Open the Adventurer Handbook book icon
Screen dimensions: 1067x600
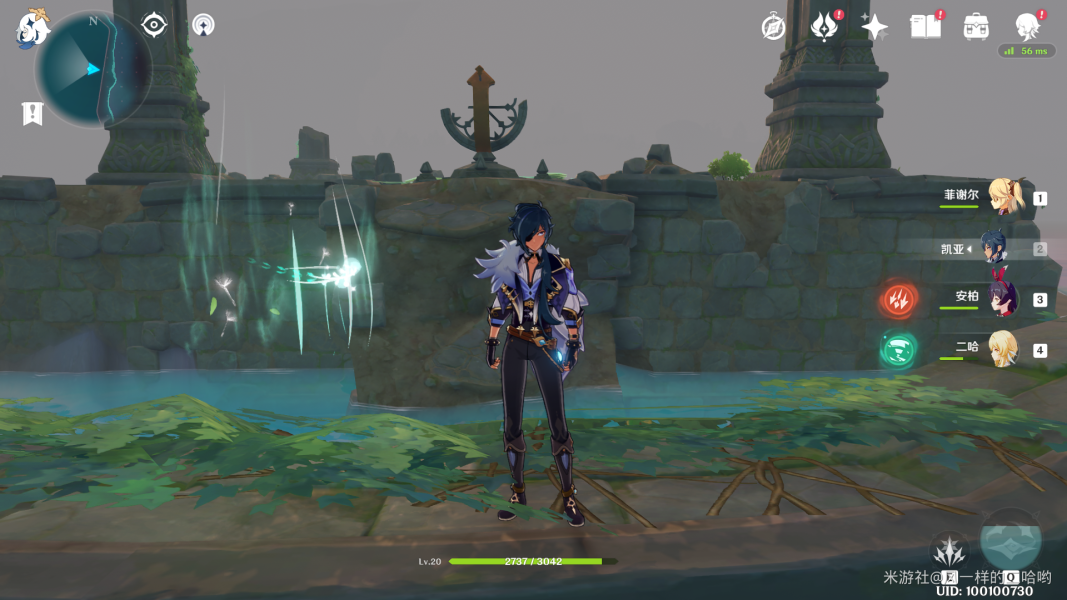click(925, 26)
